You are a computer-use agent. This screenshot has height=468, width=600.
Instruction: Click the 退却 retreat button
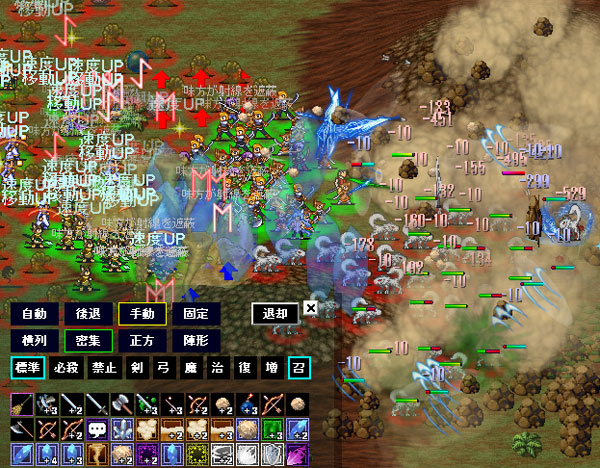click(x=275, y=314)
